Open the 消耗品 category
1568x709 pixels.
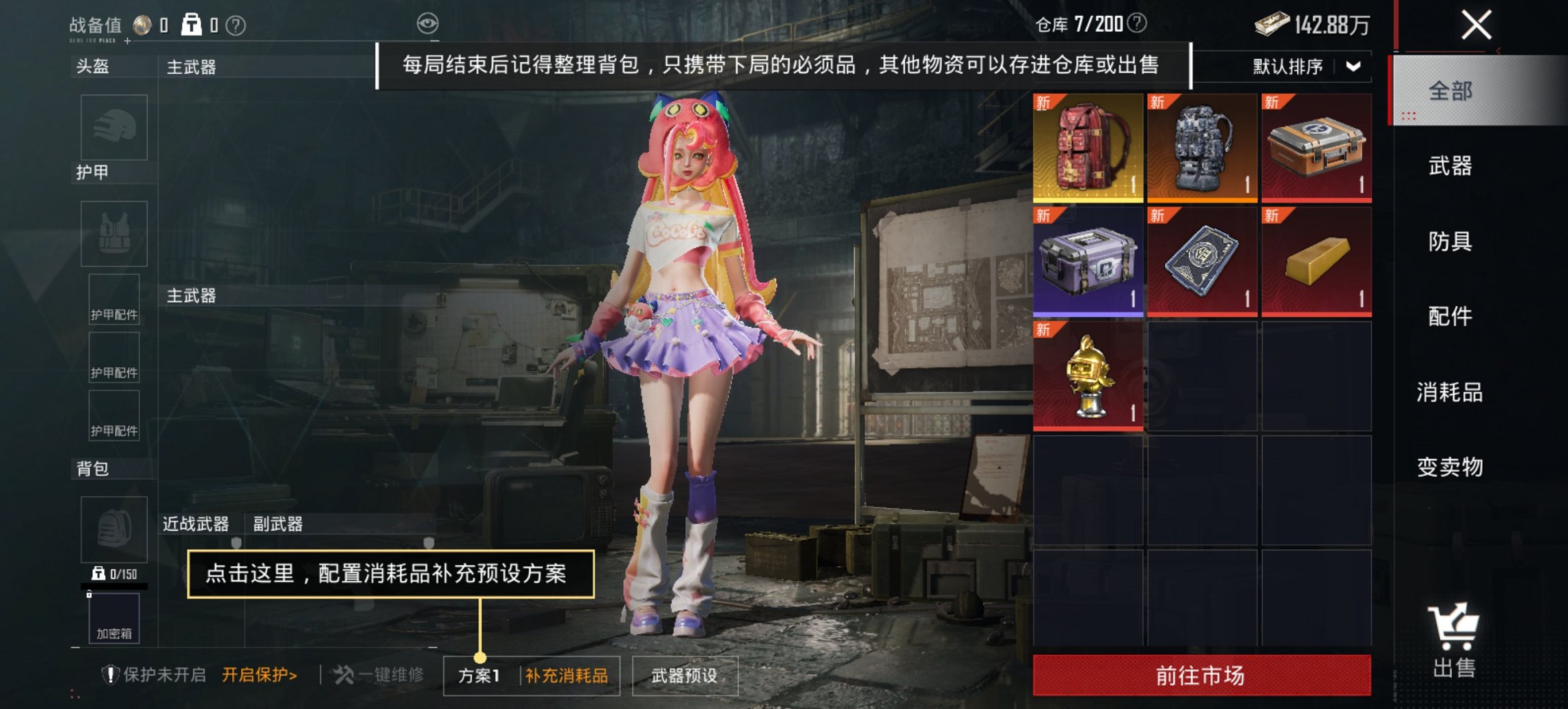coord(1450,393)
